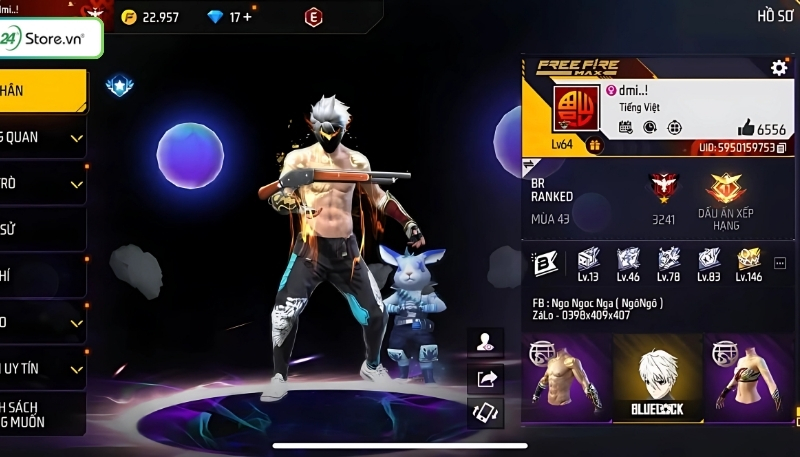Switch the ranked mode with the swap arrows
Screen dimensions: 800x457
pyautogui.click(x=529, y=164)
